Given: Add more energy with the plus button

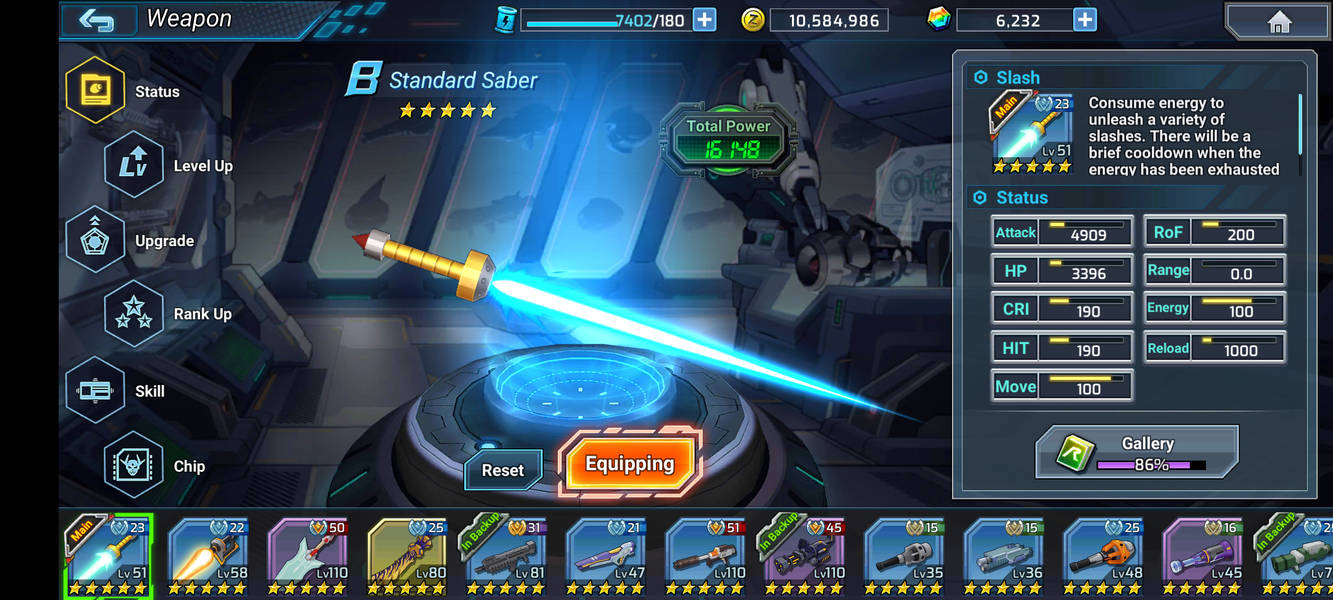Looking at the screenshot, I should 704,19.
